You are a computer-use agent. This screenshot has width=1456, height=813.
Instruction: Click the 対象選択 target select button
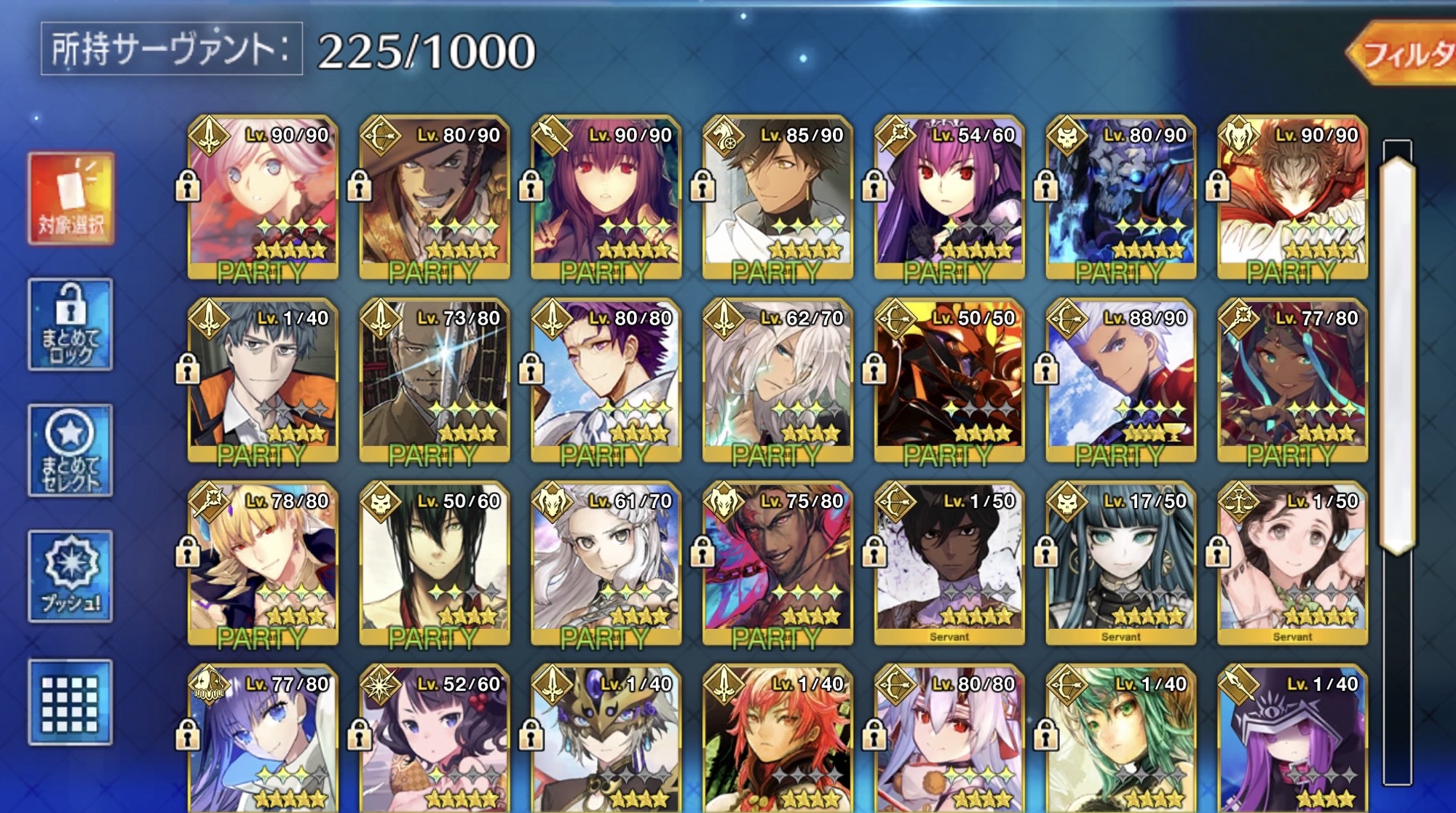pyautogui.click(x=71, y=198)
